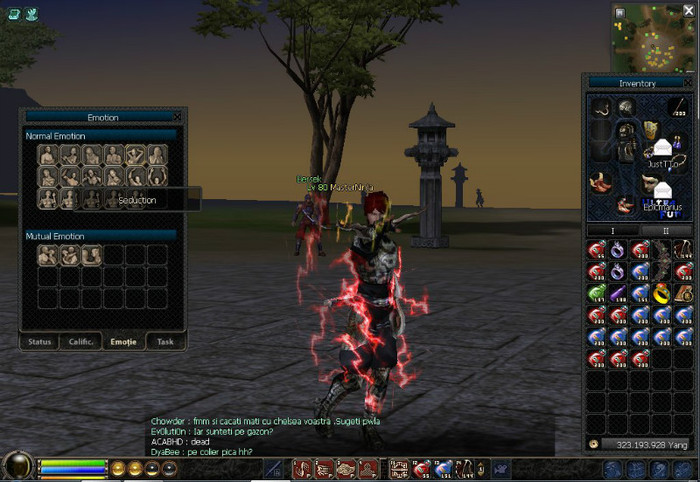Image resolution: width=700 pixels, height=482 pixels.
Task: Switch to the Status tab
Action: click(40, 341)
